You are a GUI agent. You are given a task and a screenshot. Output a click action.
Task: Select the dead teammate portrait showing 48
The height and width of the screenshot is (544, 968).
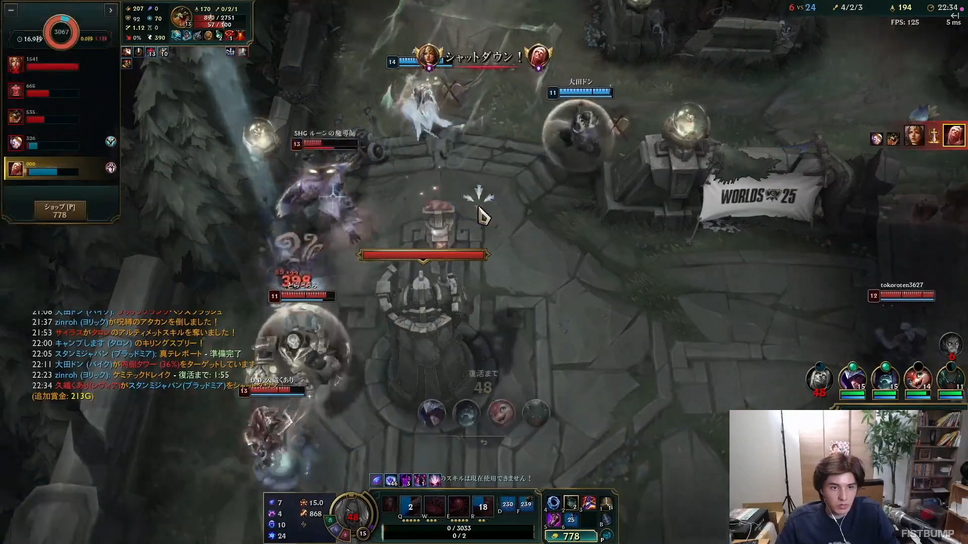(x=819, y=379)
